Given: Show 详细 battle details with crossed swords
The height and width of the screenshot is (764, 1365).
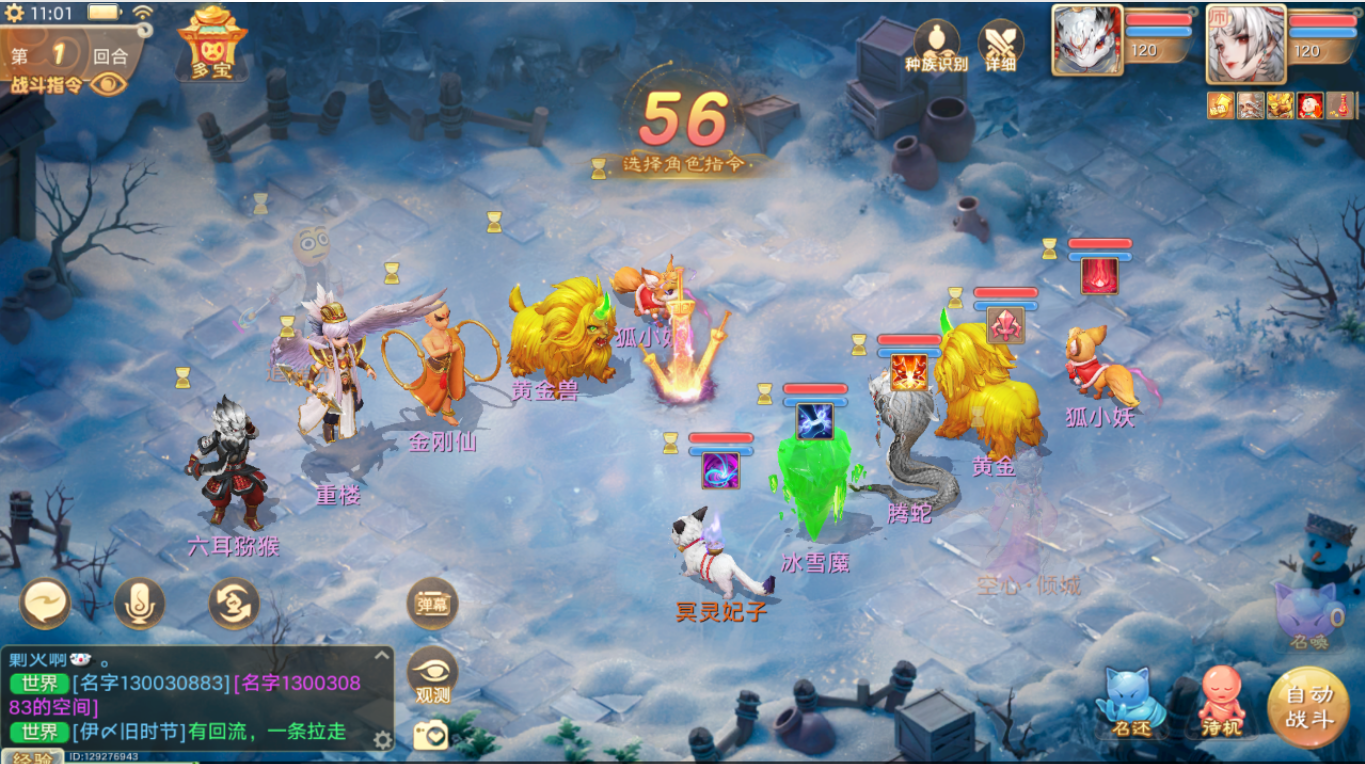Looking at the screenshot, I should (x=1000, y=45).
